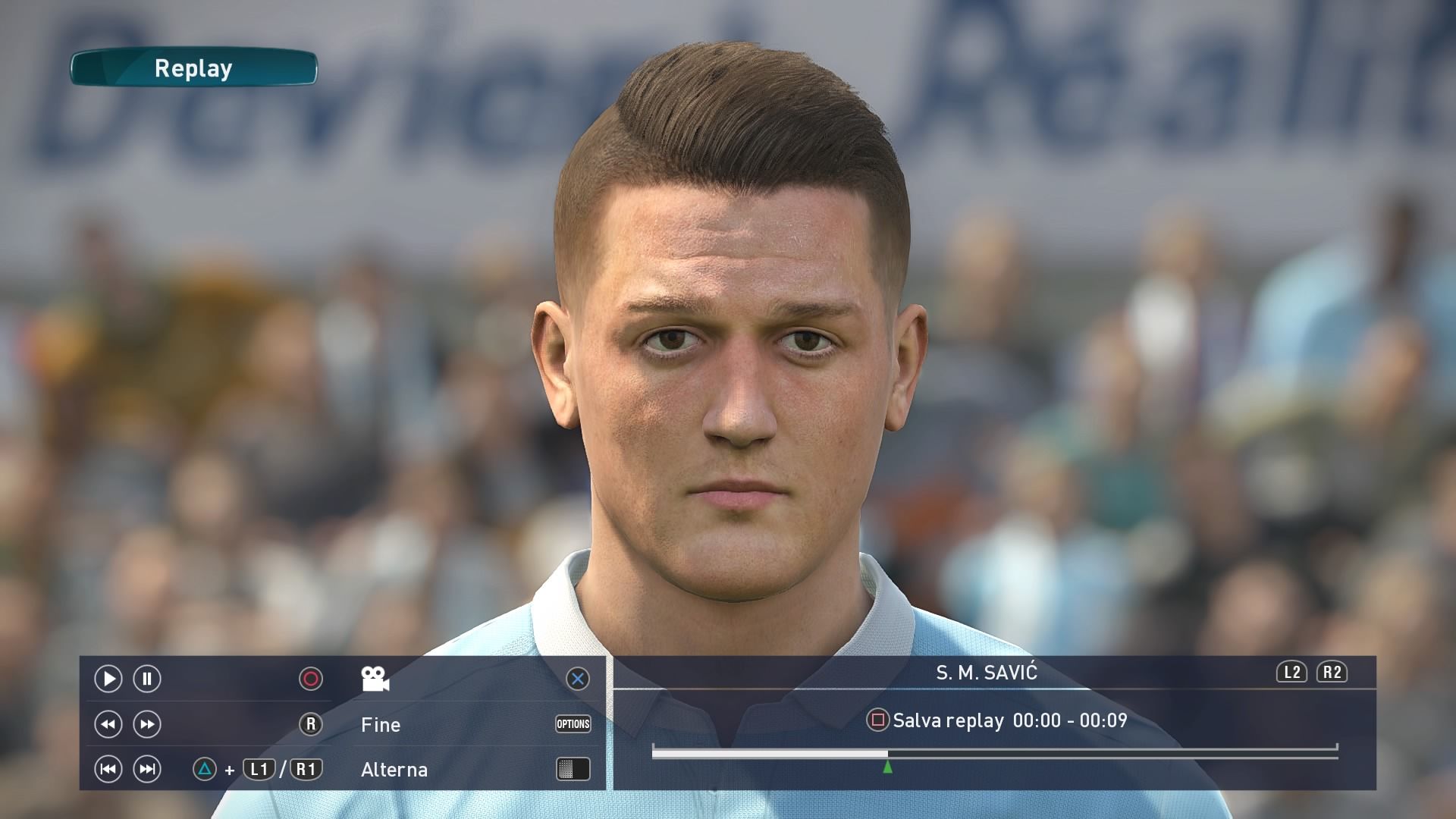Click the replay timeline progress bar

[x=993, y=752]
